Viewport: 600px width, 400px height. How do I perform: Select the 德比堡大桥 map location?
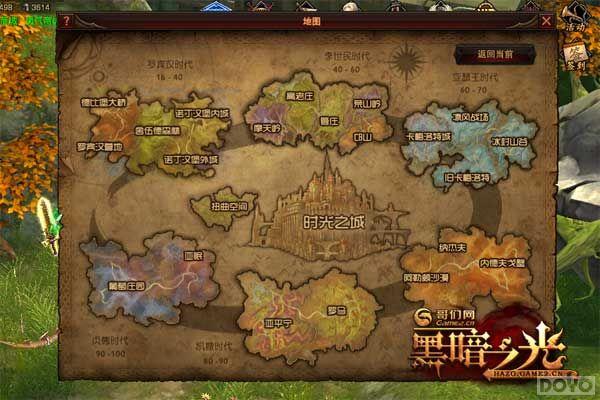[103, 102]
